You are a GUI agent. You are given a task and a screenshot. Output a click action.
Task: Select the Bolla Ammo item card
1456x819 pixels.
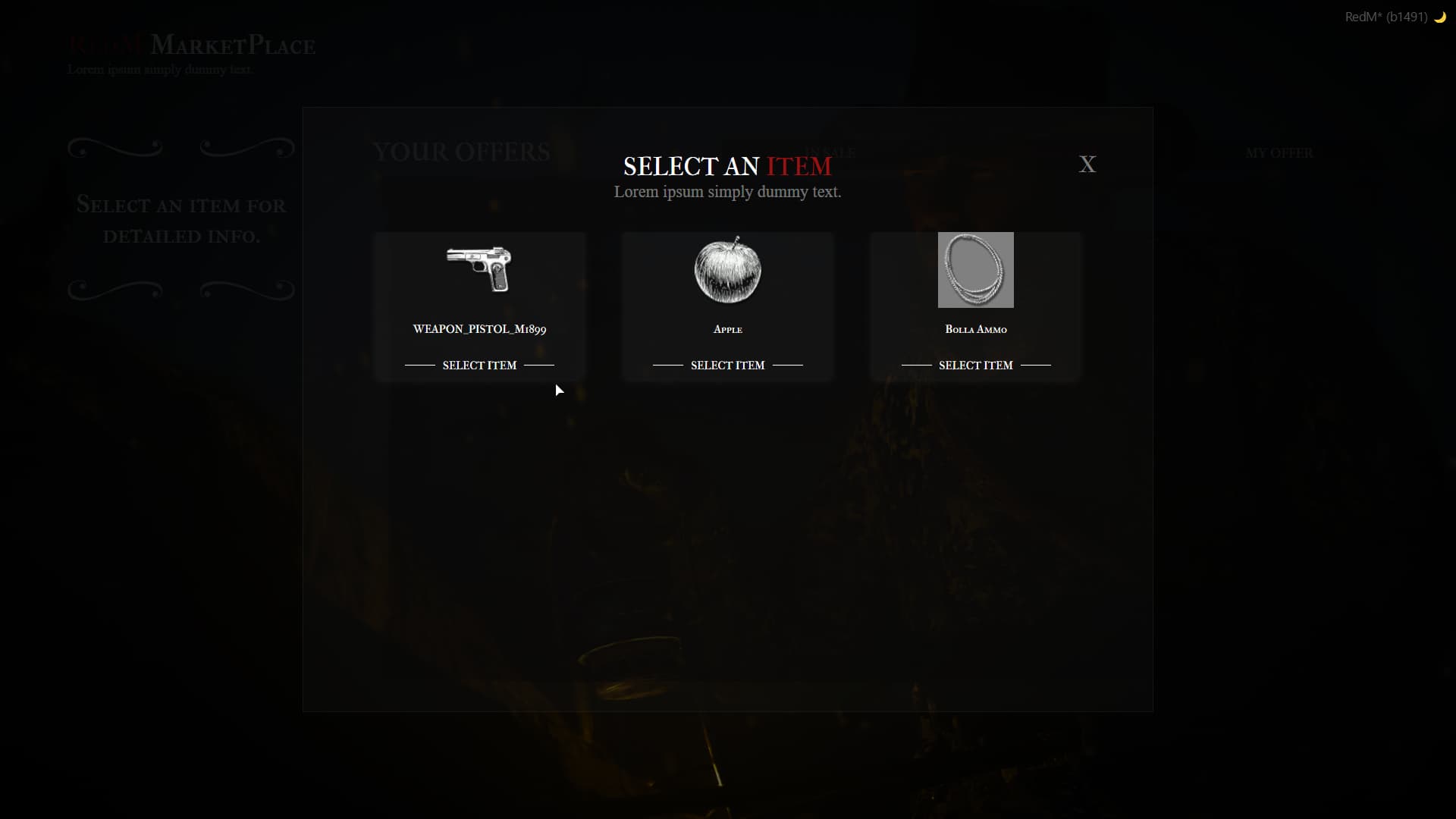point(976,307)
